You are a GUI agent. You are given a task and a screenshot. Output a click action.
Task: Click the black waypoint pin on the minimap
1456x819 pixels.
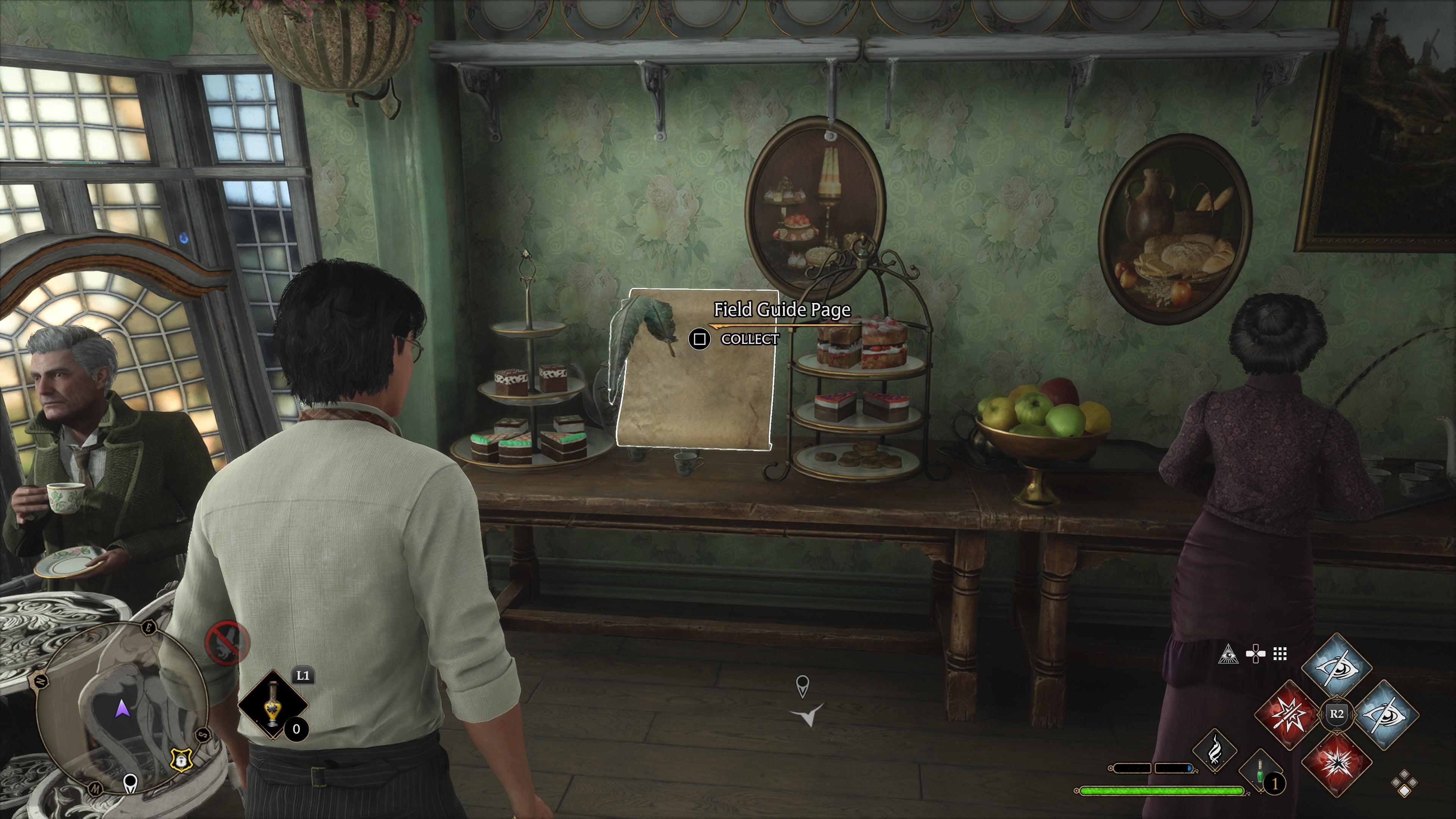click(130, 783)
